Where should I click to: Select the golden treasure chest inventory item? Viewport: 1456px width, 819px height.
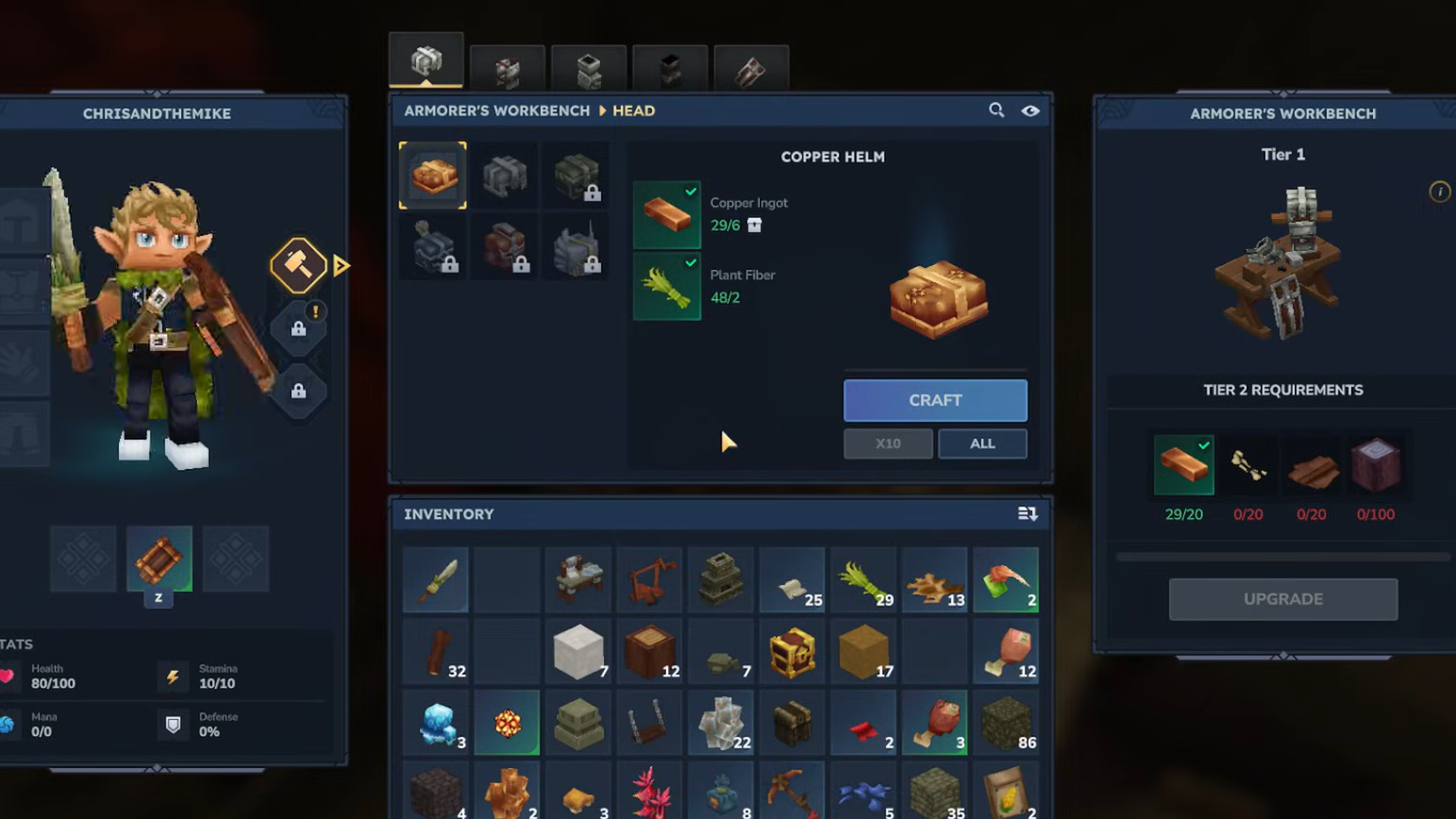coord(792,652)
